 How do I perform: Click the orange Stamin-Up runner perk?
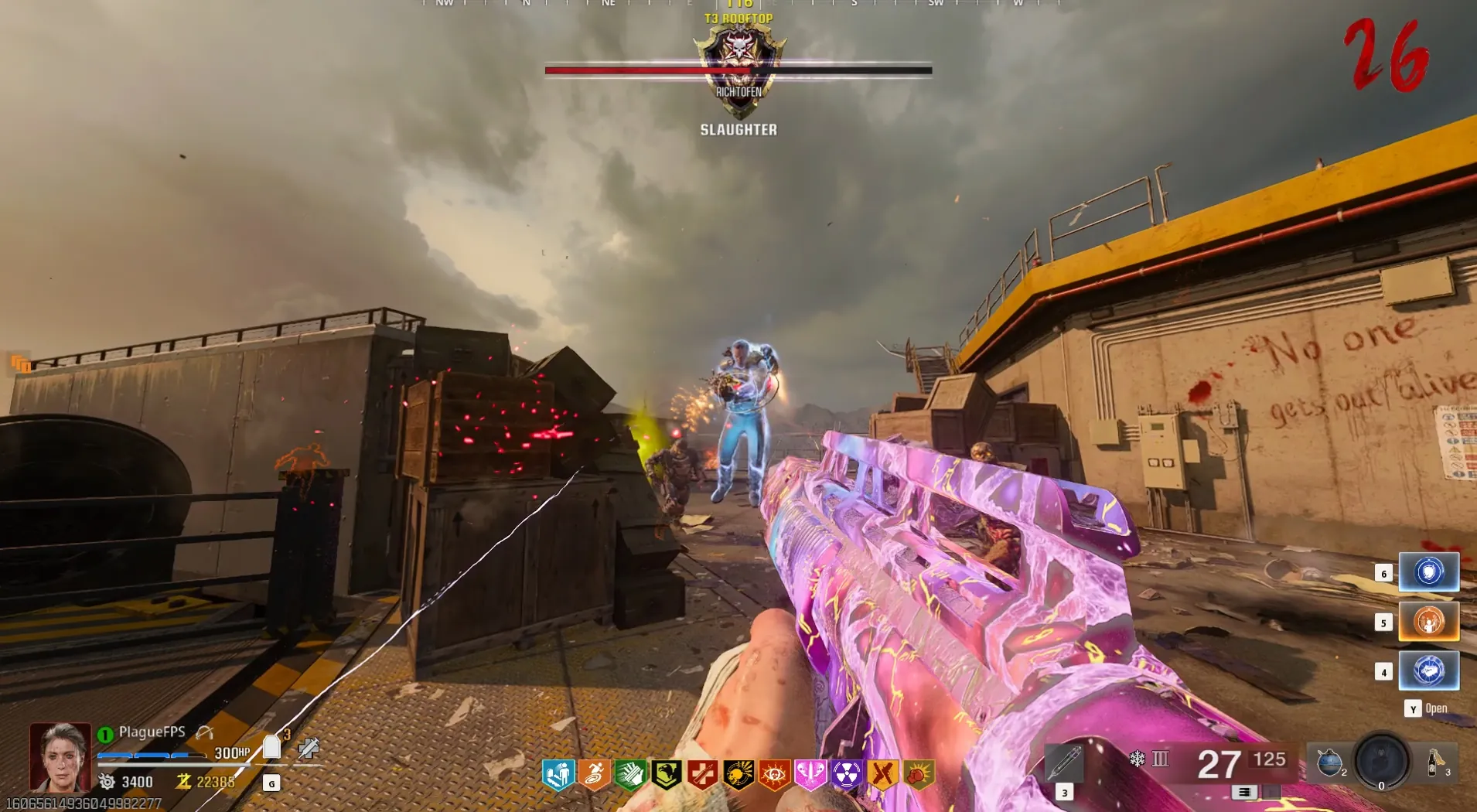[x=594, y=774]
